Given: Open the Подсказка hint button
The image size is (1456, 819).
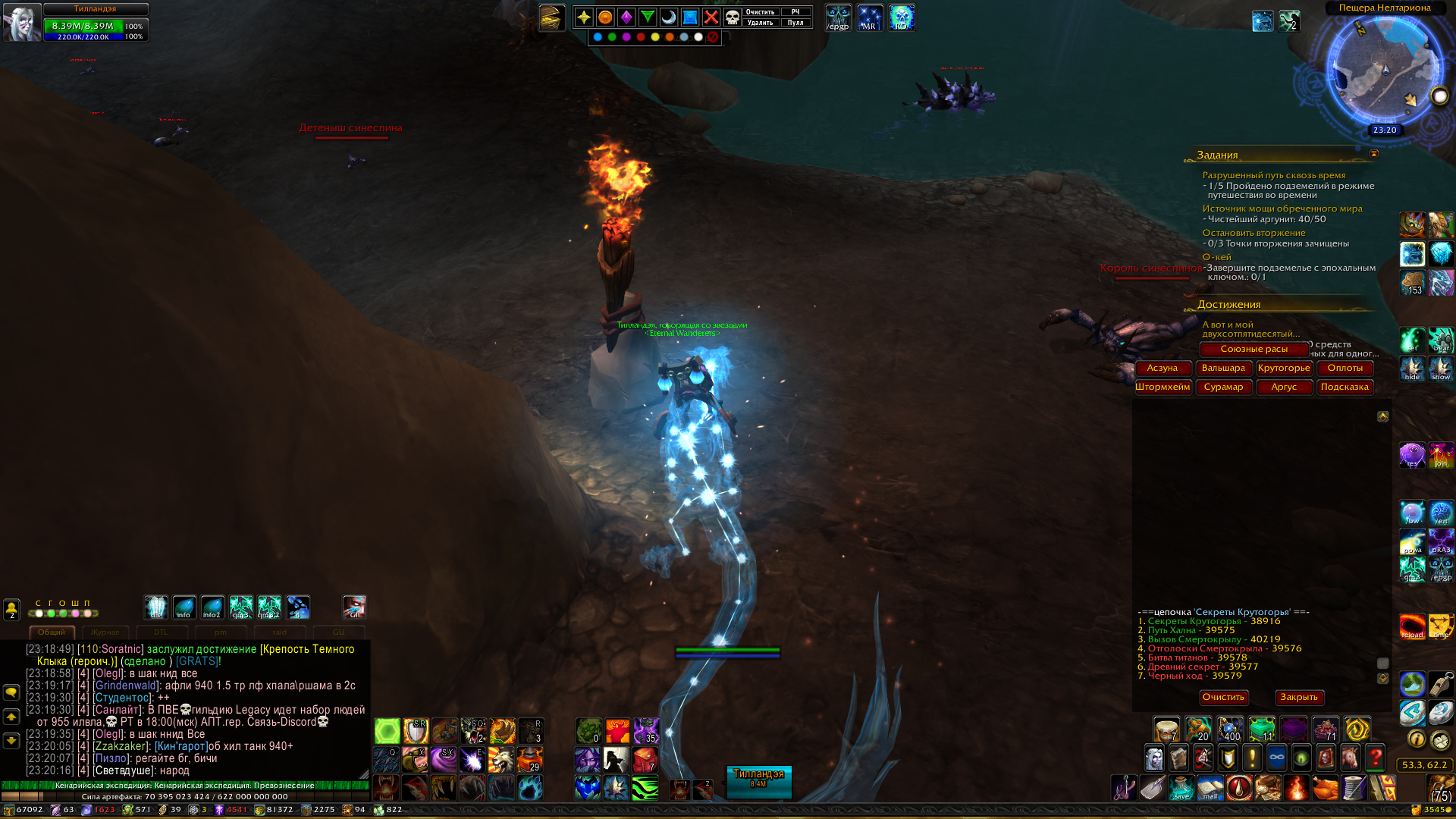Looking at the screenshot, I should (x=1345, y=387).
